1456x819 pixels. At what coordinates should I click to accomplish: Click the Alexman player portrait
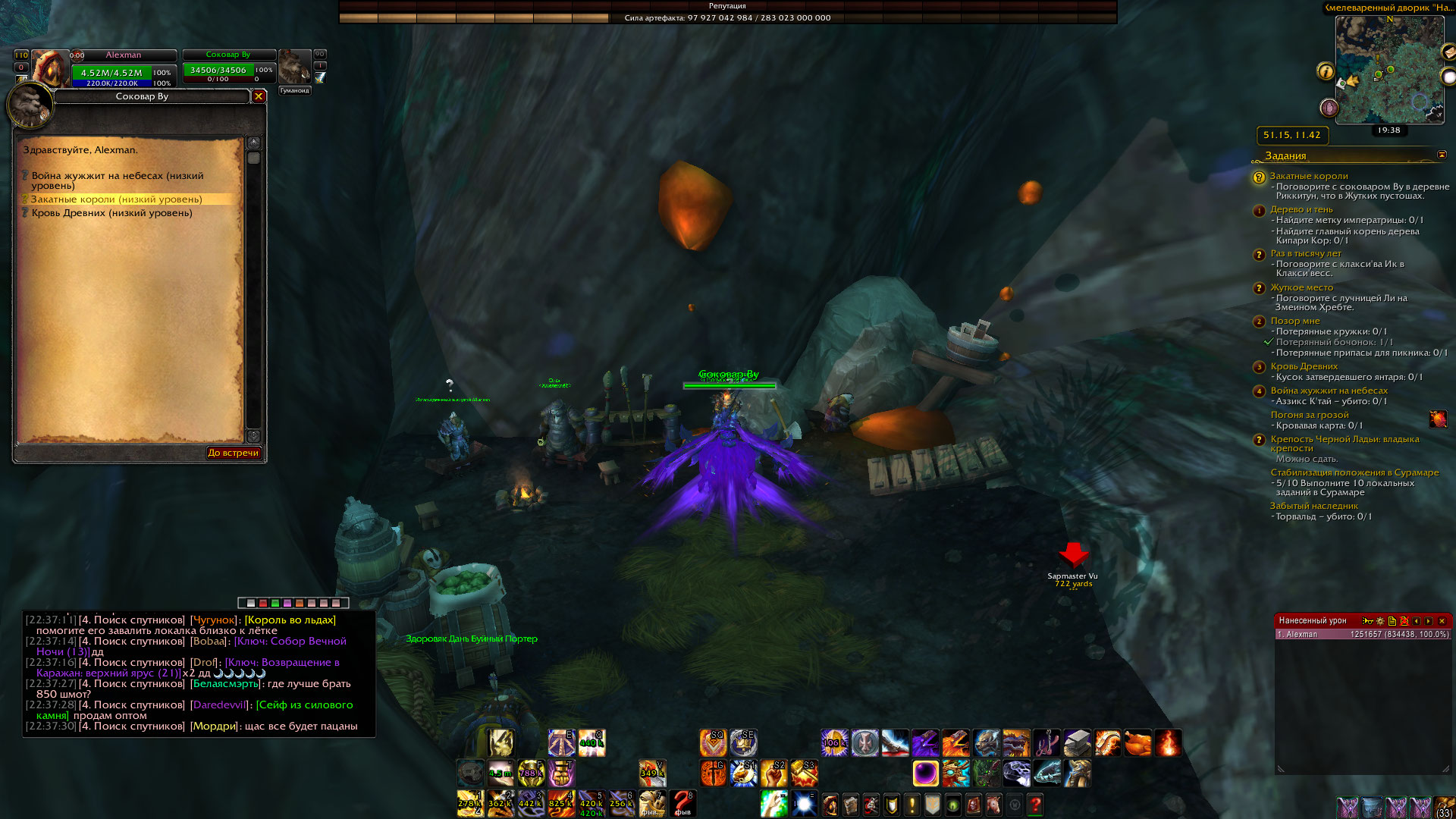pos(49,68)
